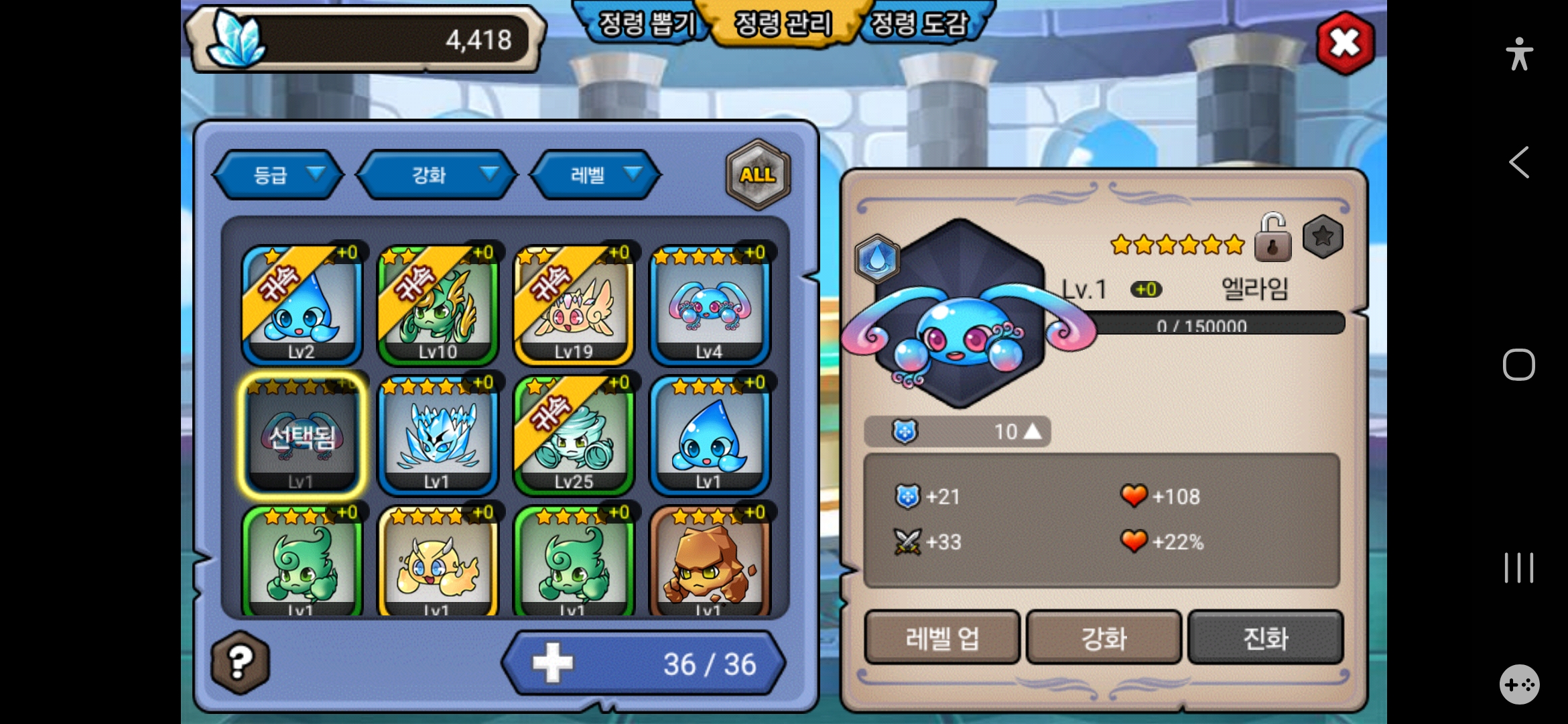Click the 강화 enhance button
The image size is (1568, 724).
click(1104, 638)
